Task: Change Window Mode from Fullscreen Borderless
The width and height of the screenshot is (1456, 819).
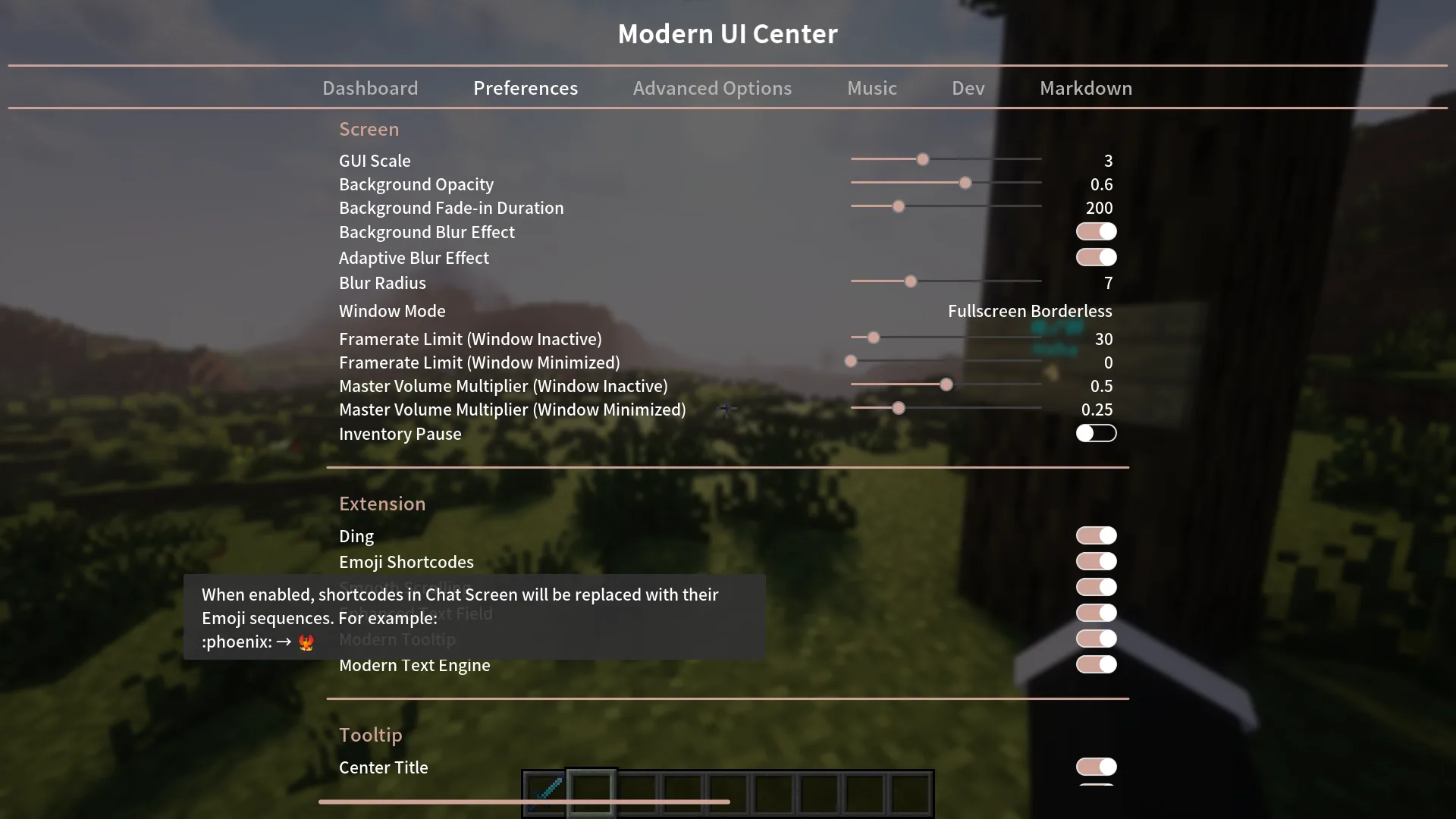Action: pos(1030,310)
